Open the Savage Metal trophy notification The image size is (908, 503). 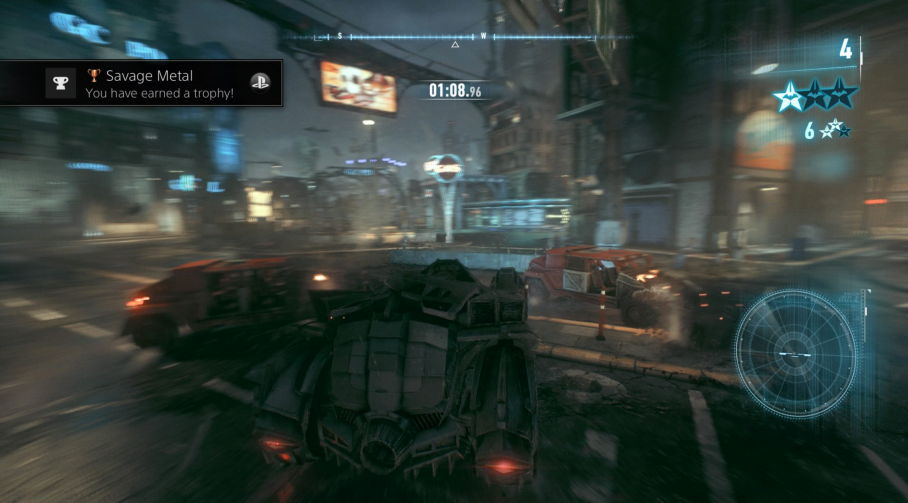[x=141, y=83]
